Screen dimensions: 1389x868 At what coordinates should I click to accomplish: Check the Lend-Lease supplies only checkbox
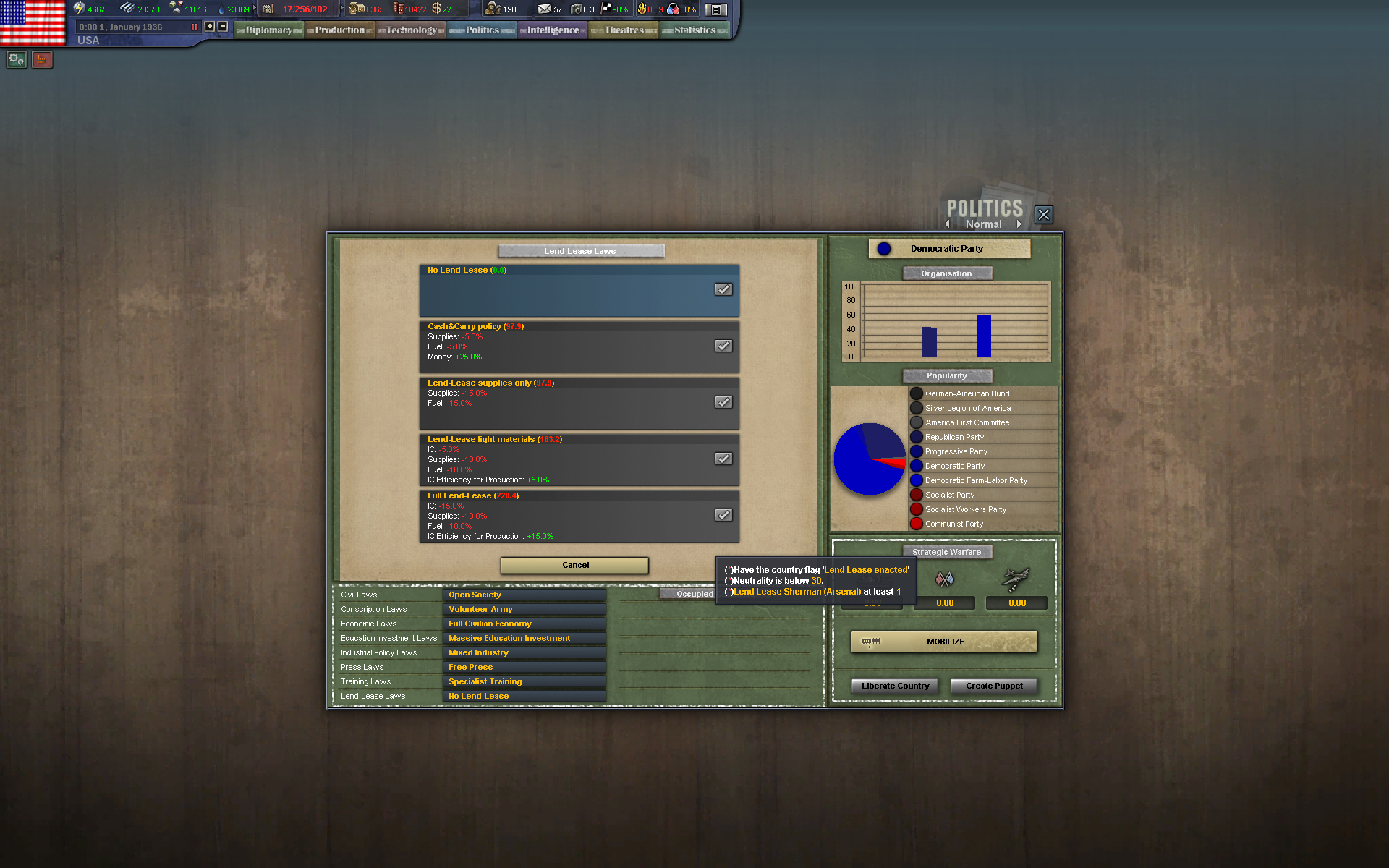(723, 402)
